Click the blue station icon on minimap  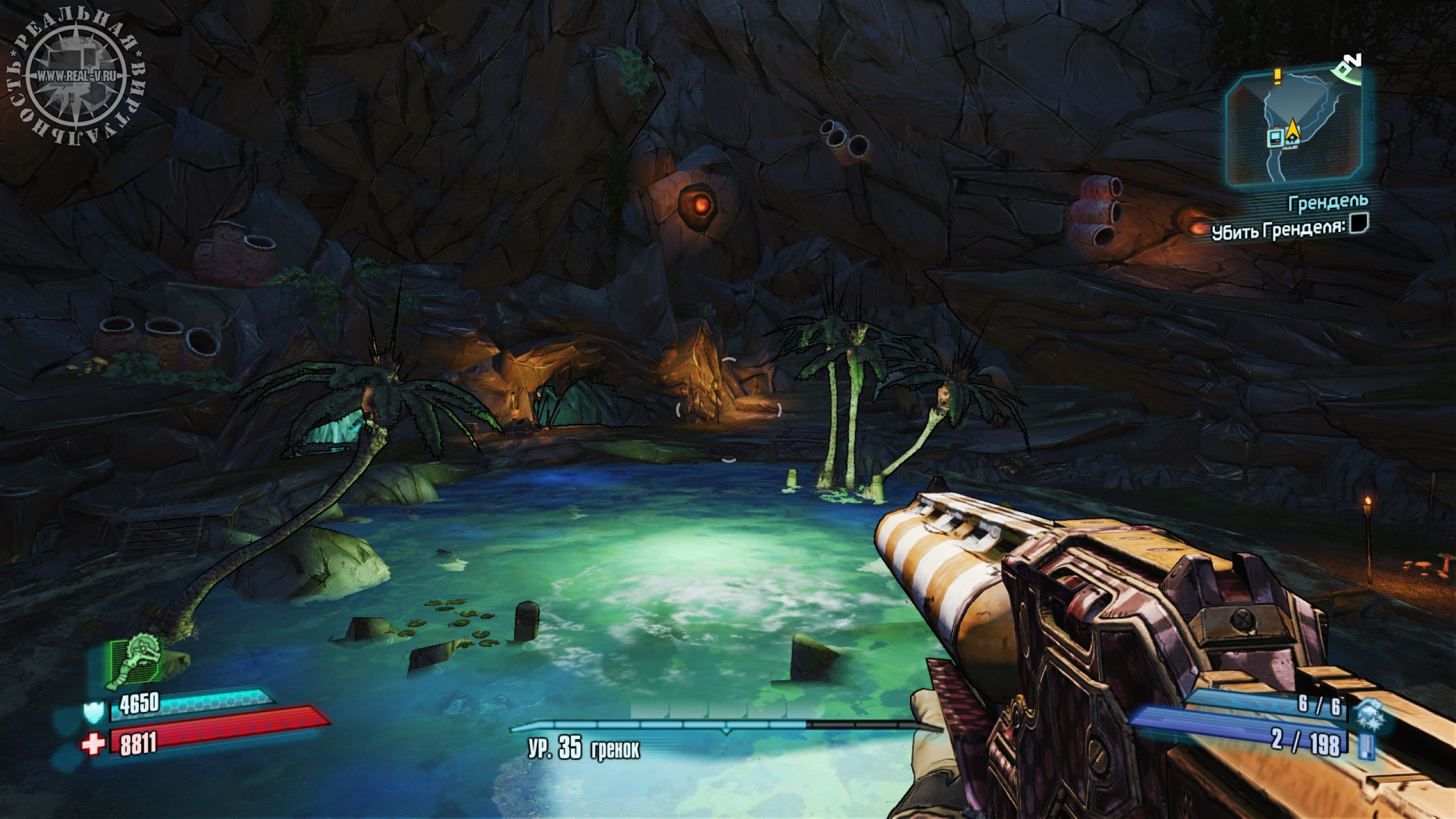[1275, 137]
